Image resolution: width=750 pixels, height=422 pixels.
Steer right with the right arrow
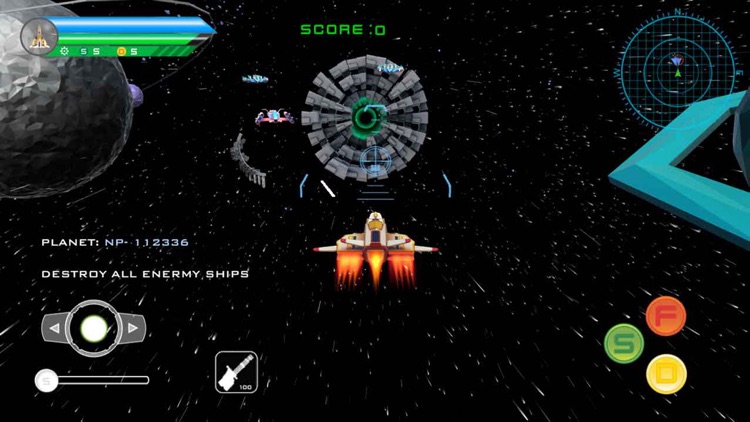click(x=133, y=328)
